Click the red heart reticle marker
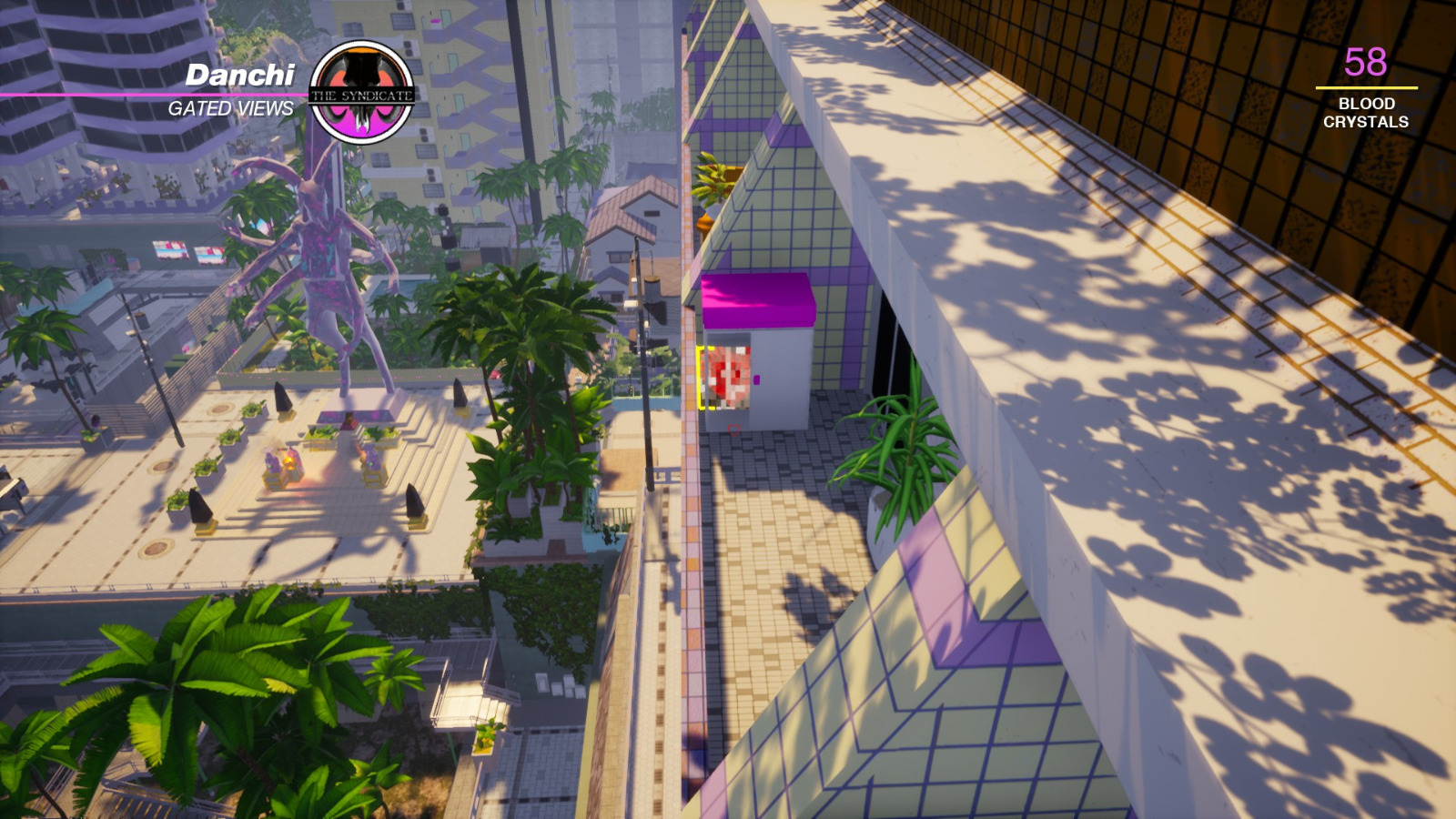Viewport: 1456px width, 819px height. coord(734,430)
